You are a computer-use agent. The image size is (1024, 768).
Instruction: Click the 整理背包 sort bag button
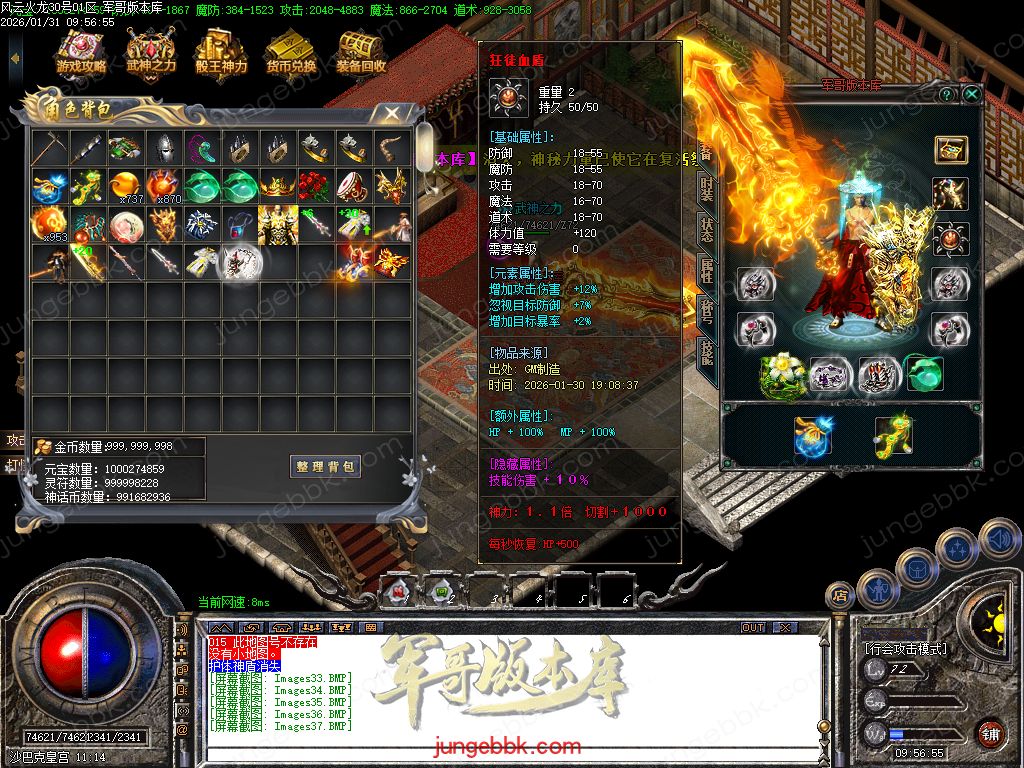[x=325, y=467]
